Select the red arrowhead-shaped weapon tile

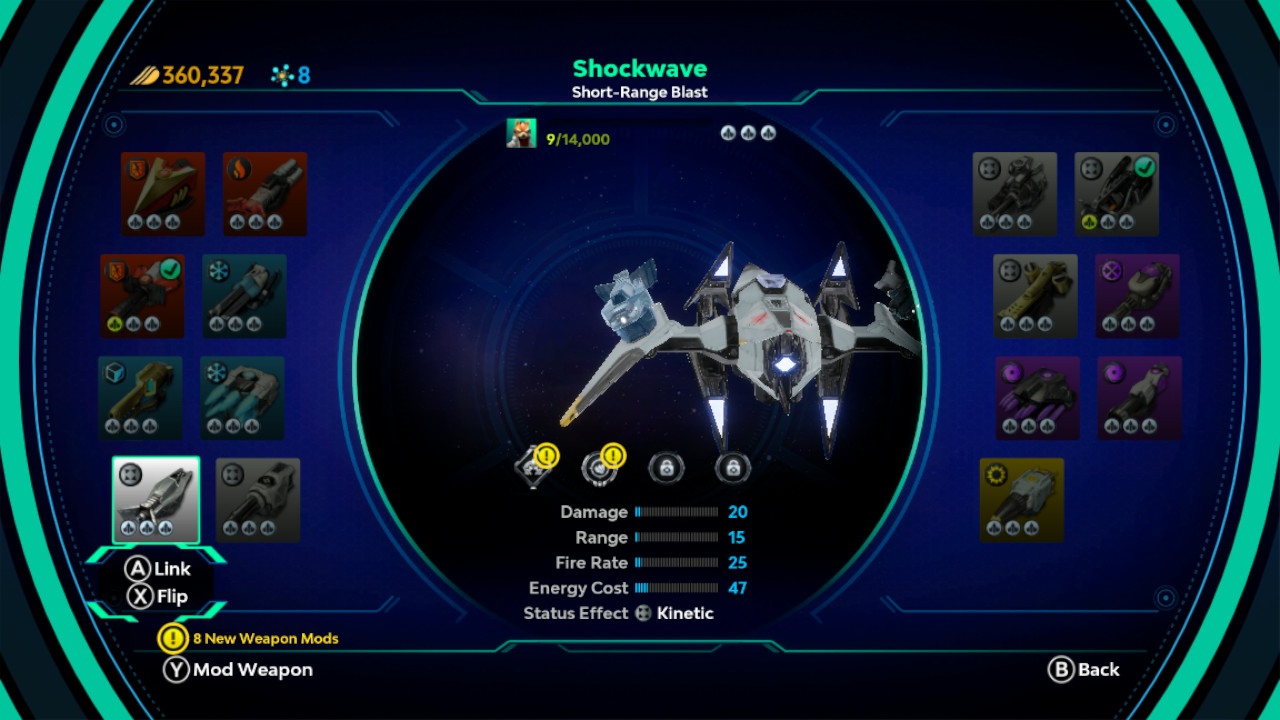tap(163, 194)
